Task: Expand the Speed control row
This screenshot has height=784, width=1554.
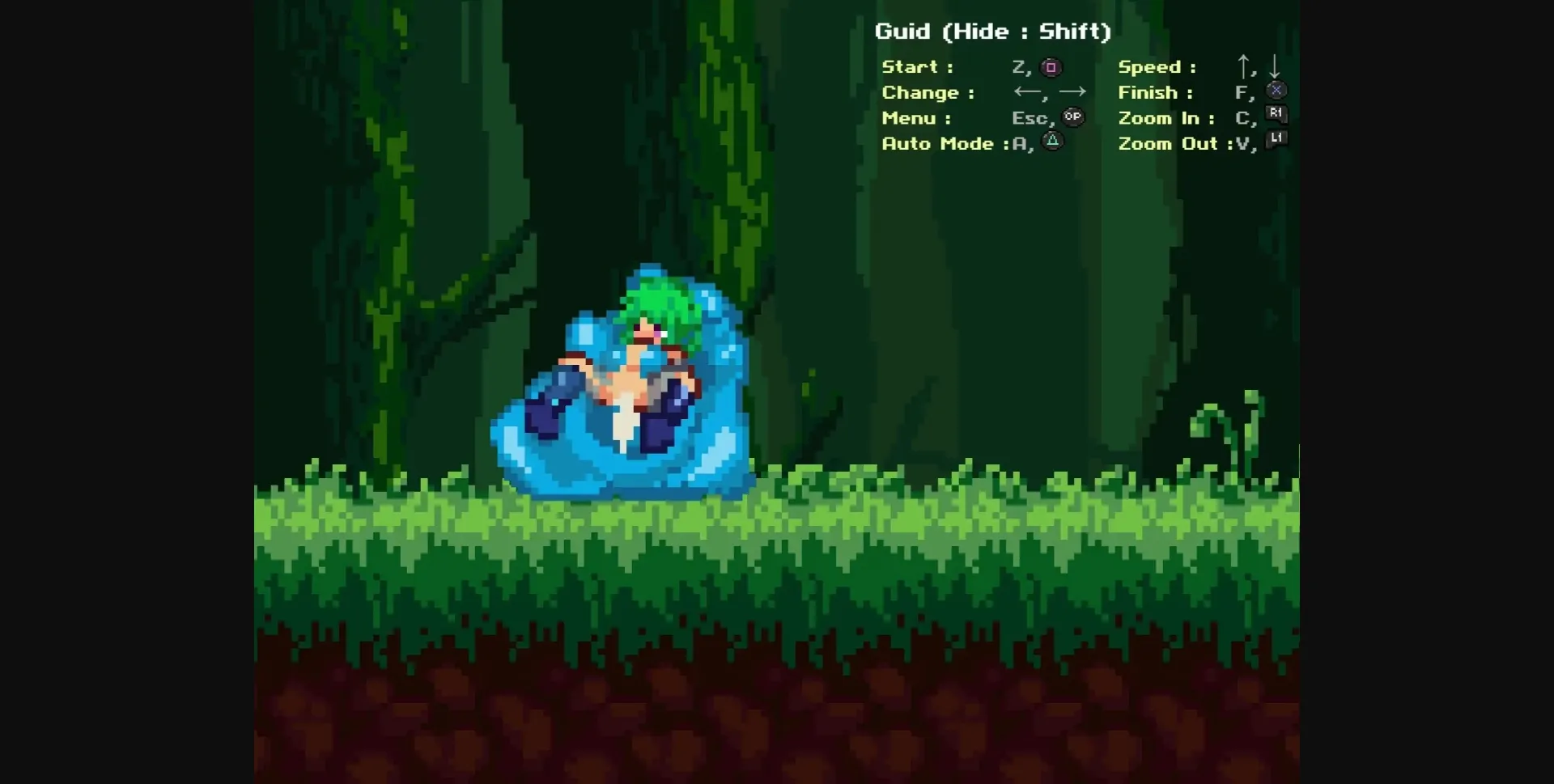Action: [x=1157, y=66]
